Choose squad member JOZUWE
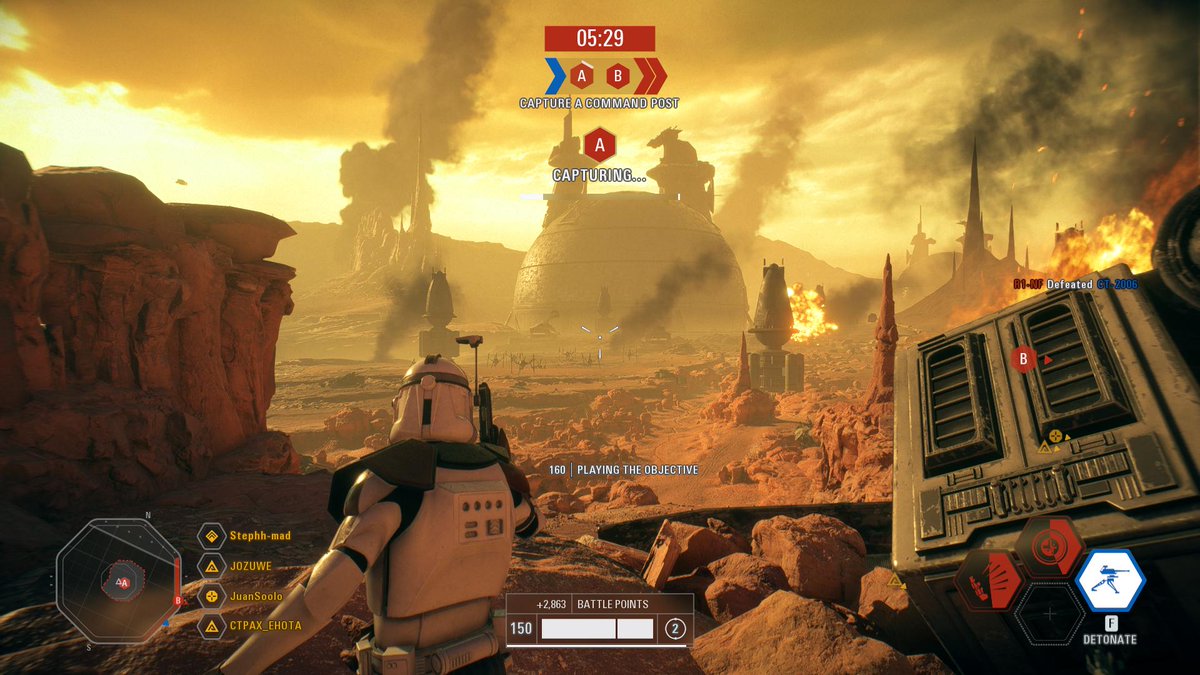This screenshot has width=1200, height=675. [x=251, y=566]
